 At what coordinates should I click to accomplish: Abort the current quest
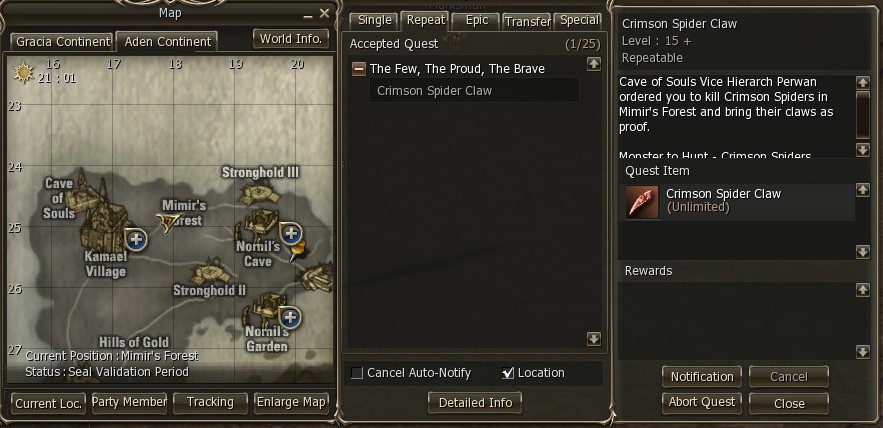click(x=701, y=402)
